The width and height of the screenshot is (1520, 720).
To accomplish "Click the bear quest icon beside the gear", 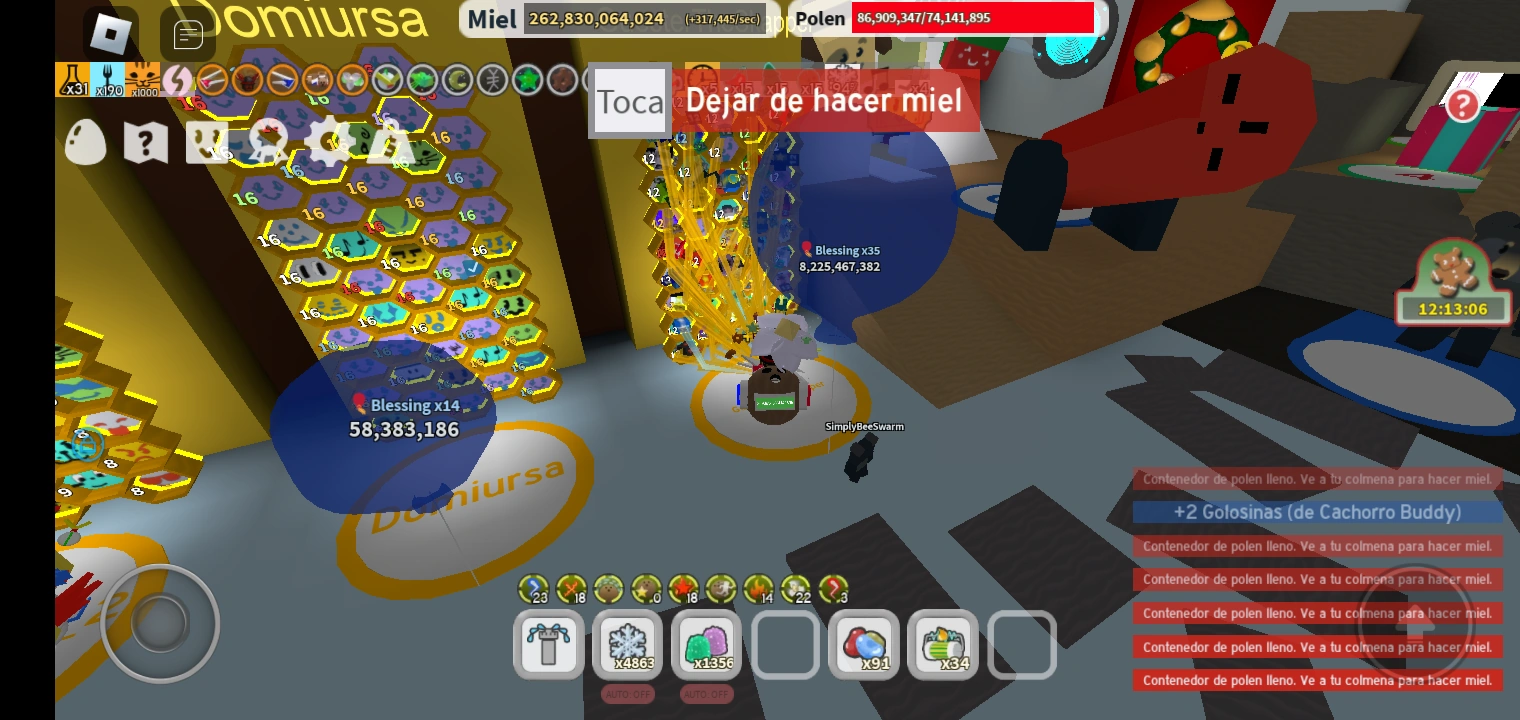I will tap(266, 142).
